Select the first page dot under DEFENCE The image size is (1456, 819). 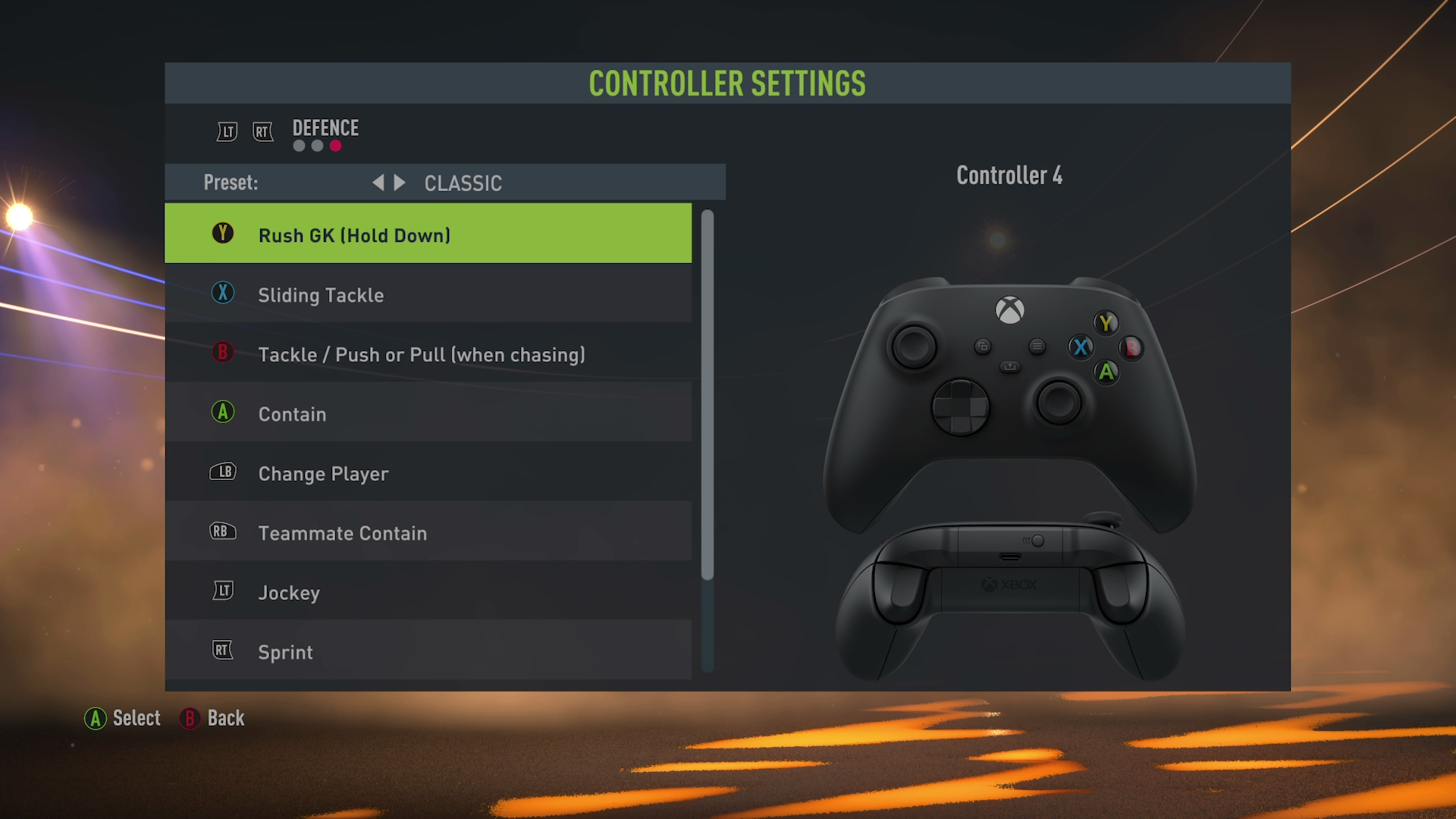(297, 146)
